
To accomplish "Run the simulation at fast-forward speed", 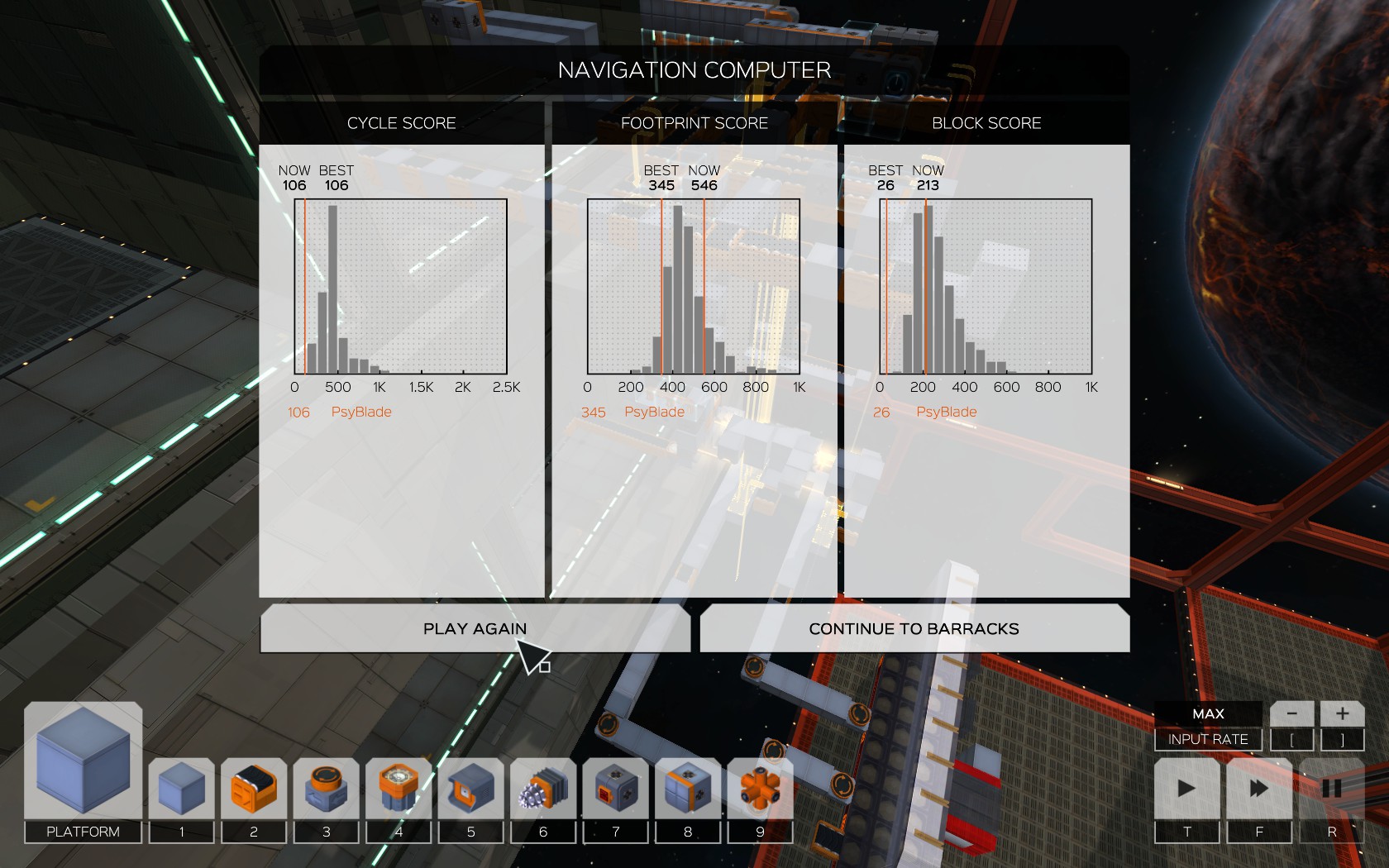I will [x=1259, y=789].
